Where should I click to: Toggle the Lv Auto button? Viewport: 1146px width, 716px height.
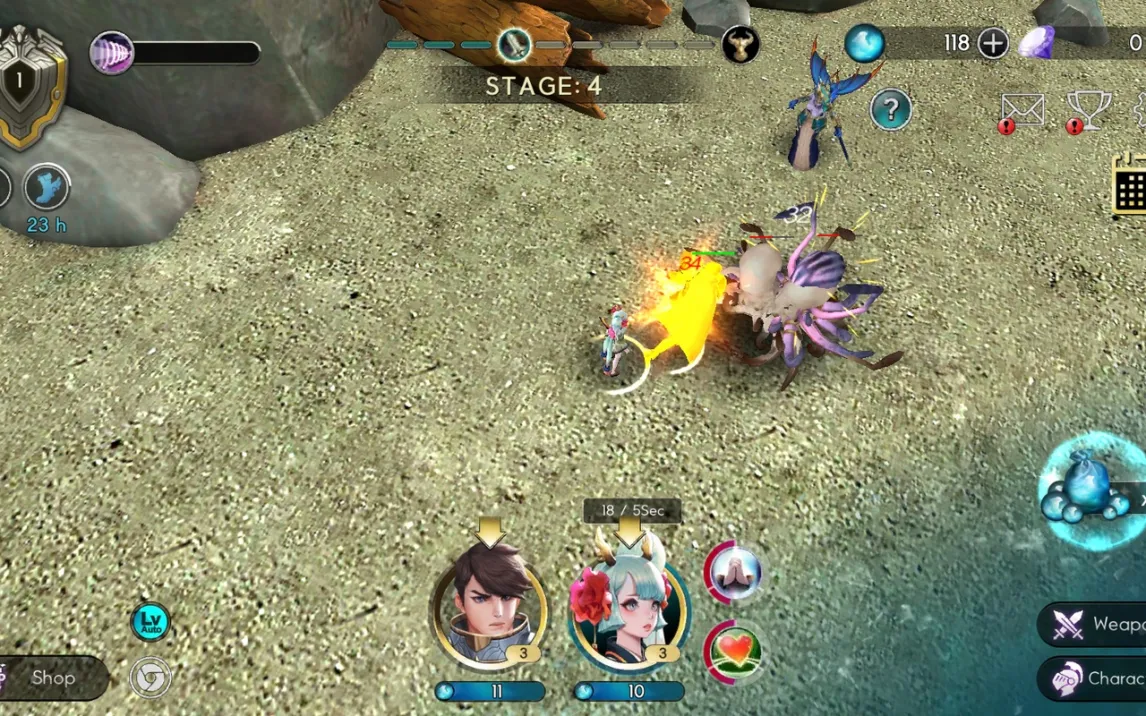[150, 621]
